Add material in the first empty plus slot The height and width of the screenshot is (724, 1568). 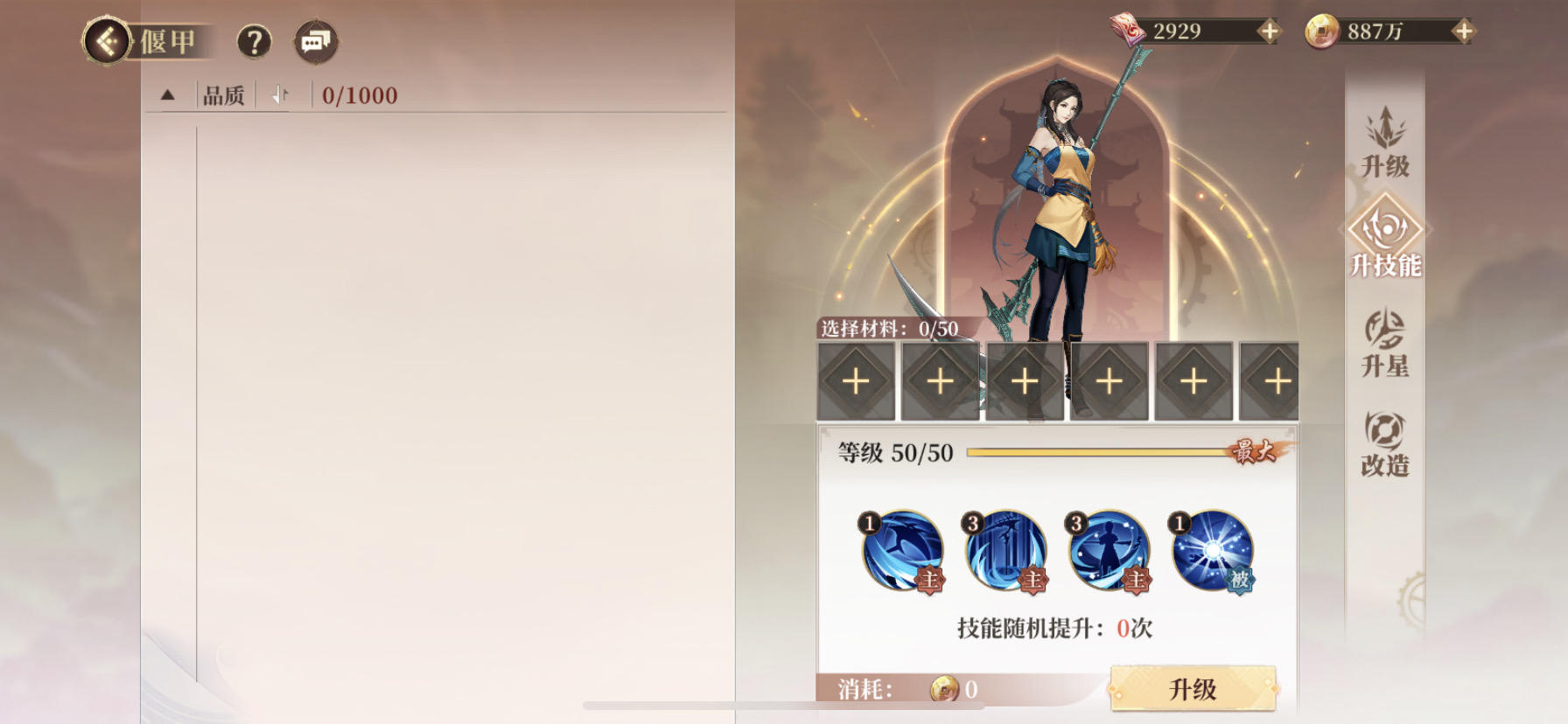coord(855,381)
